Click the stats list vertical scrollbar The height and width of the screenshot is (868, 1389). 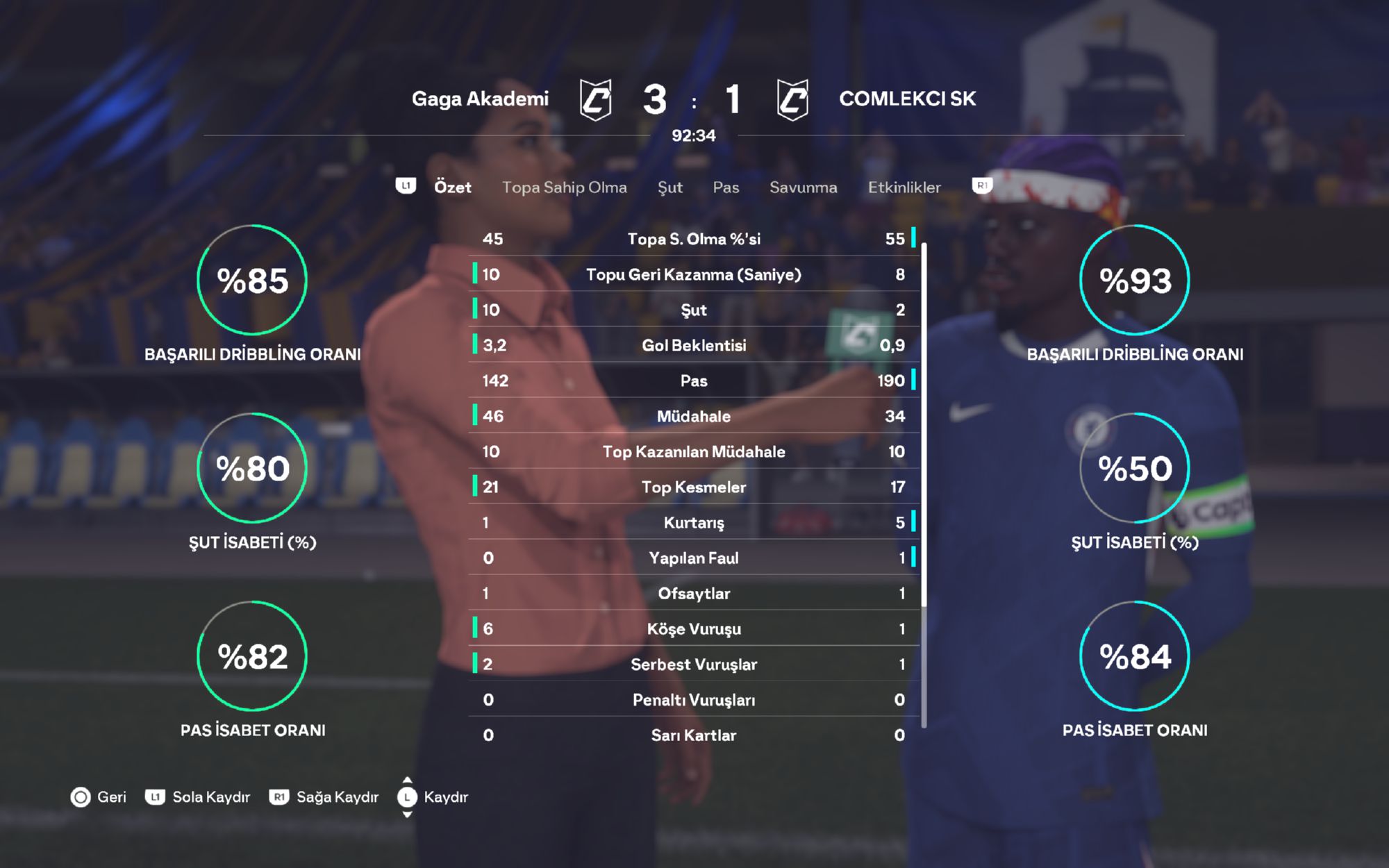coord(924,424)
